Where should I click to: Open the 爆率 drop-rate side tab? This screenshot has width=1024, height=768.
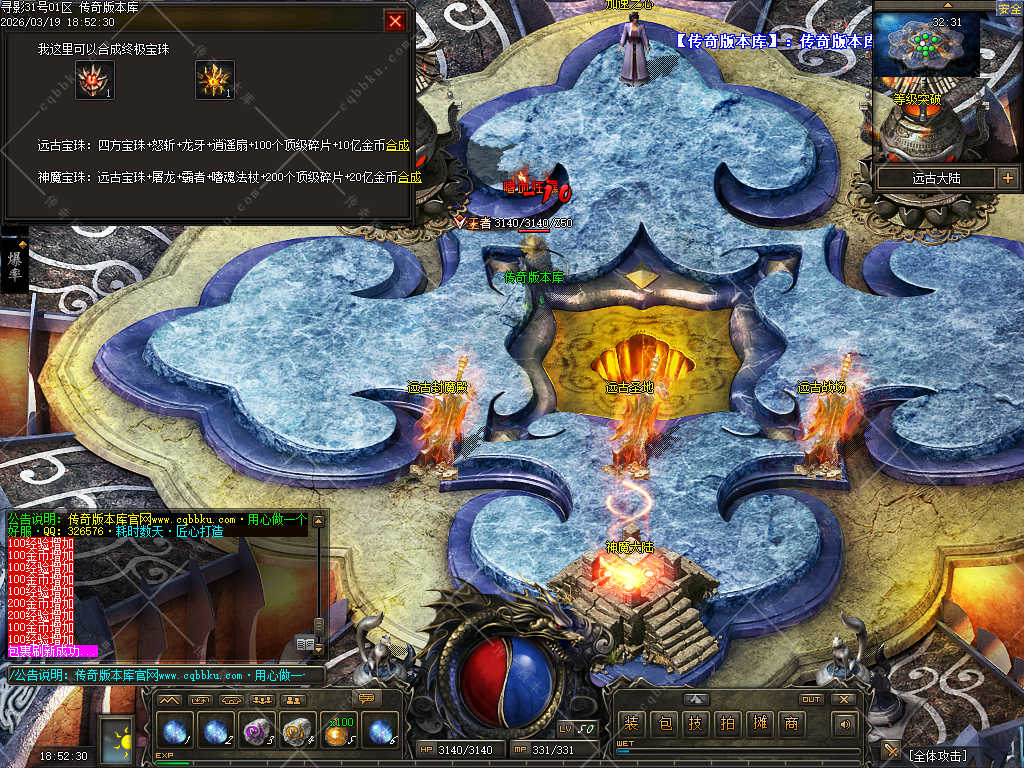pyautogui.click(x=15, y=264)
